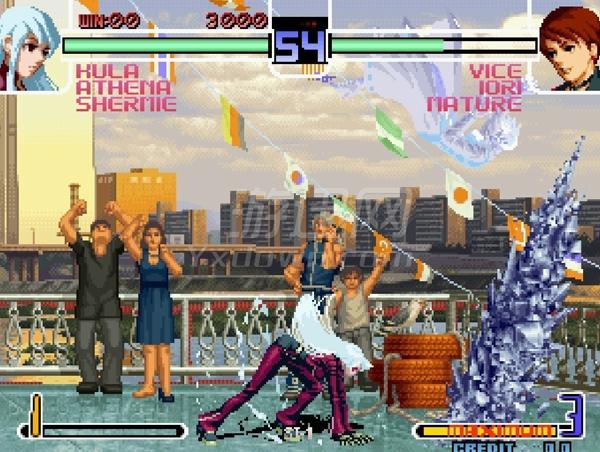Pick MATURE in the right team roster
This screenshot has width=600, height=452.
click(477, 103)
